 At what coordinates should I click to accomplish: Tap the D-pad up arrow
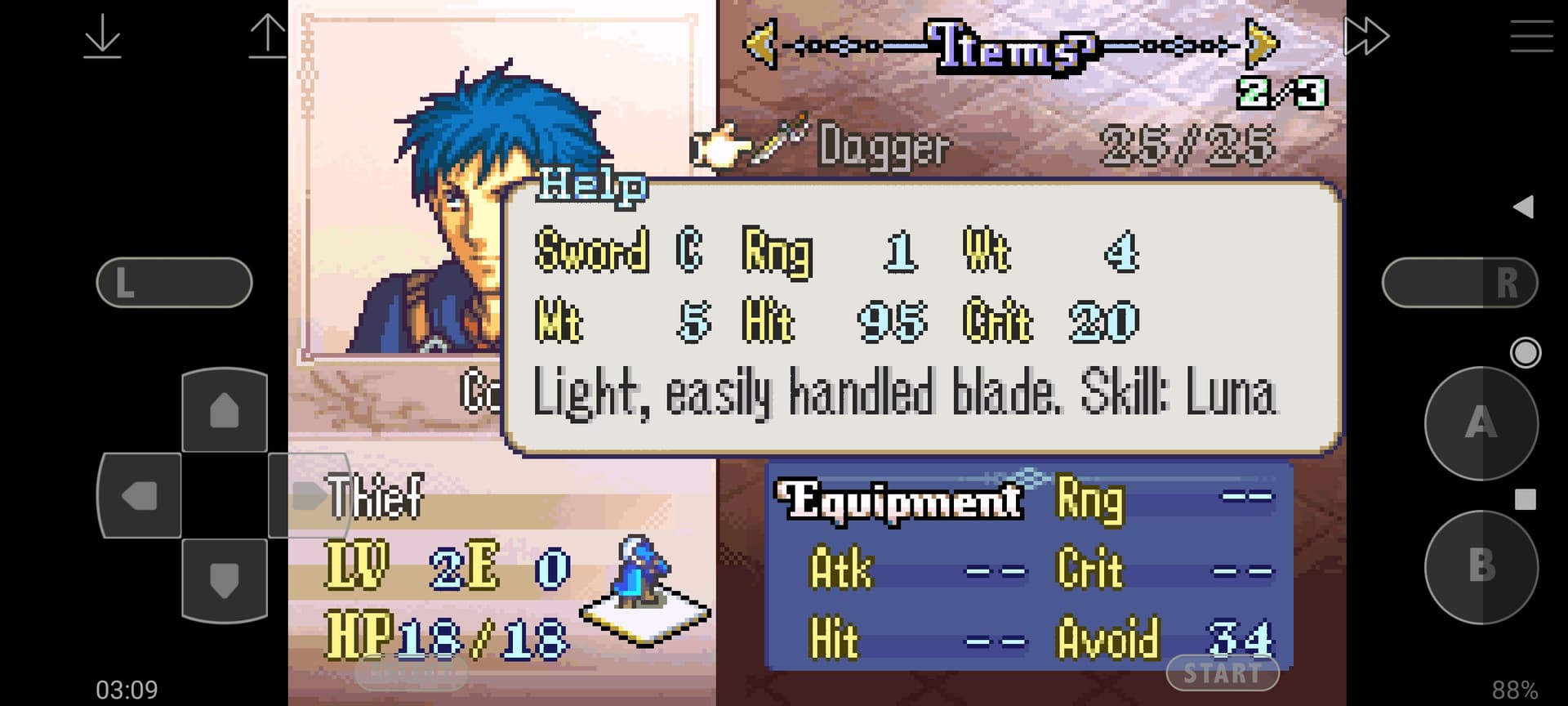[225, 410]
